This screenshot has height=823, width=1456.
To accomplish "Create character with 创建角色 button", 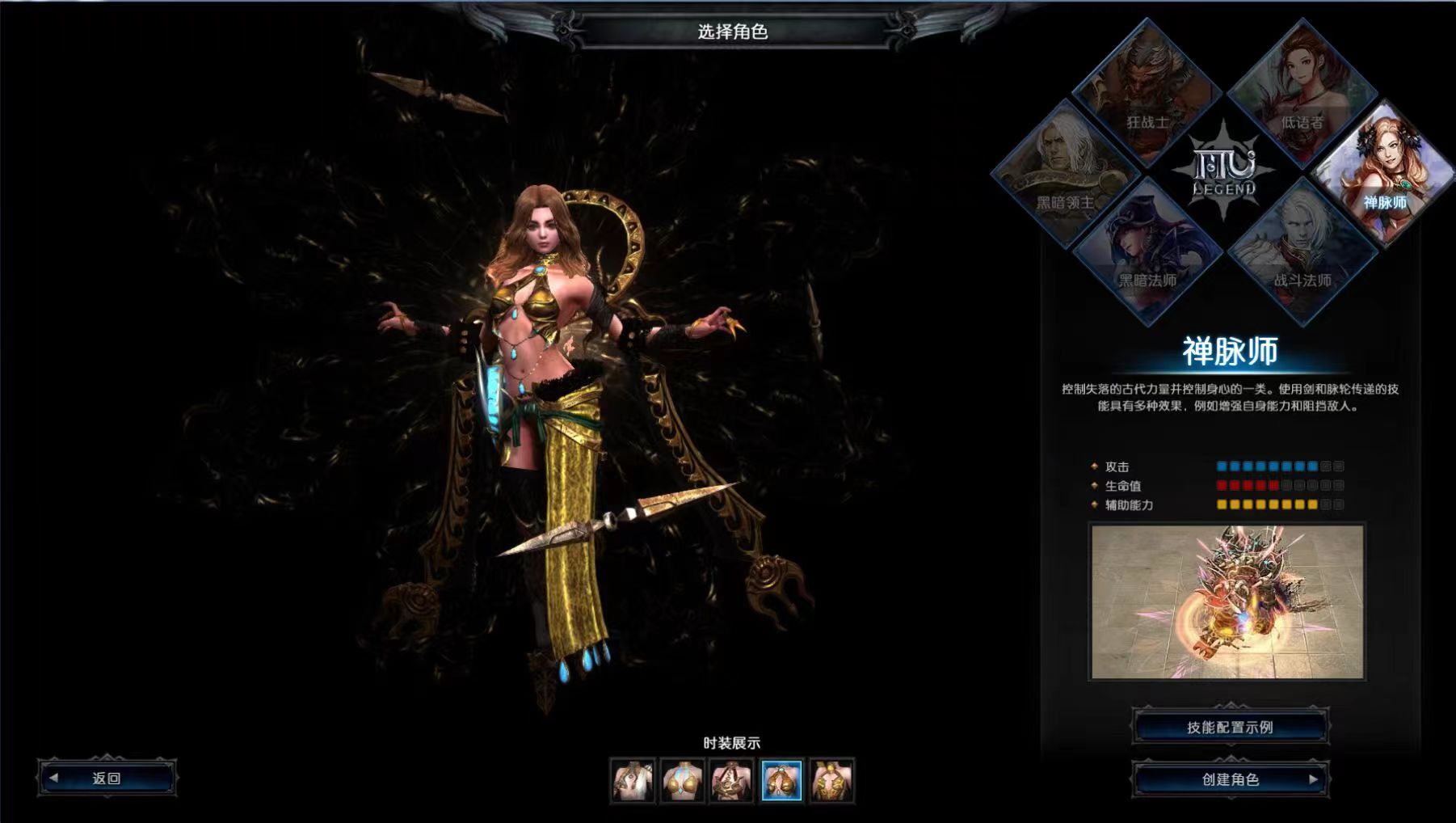I will [1230, 779].
